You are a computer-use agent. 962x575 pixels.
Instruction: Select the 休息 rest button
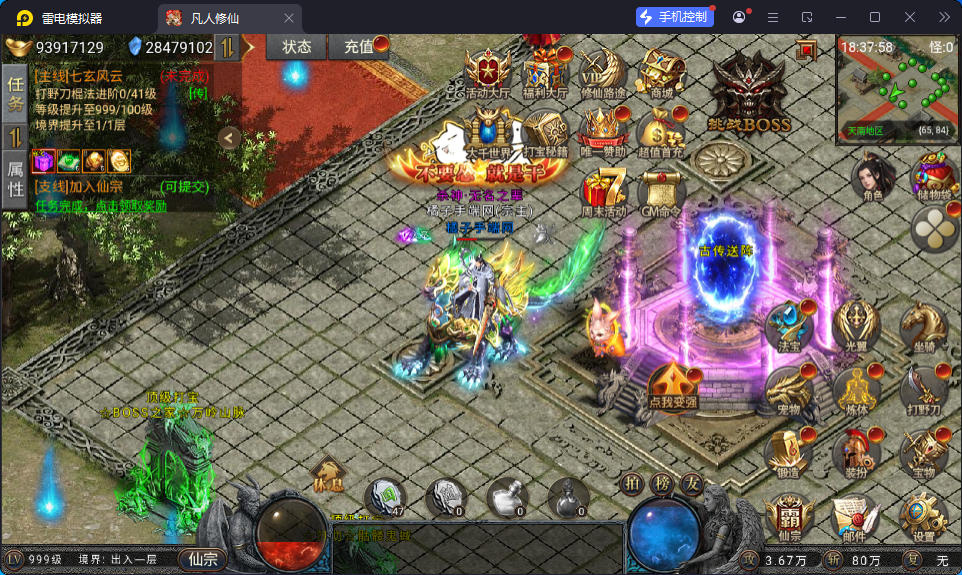click(x=327, y=474)
